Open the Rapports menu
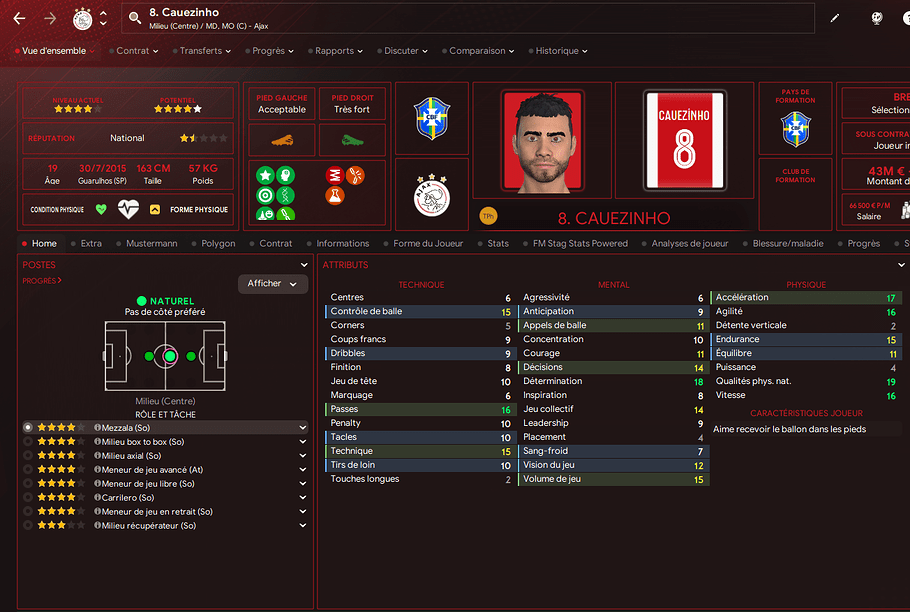Viewport: 910px width, 612px height. [338, 51]
